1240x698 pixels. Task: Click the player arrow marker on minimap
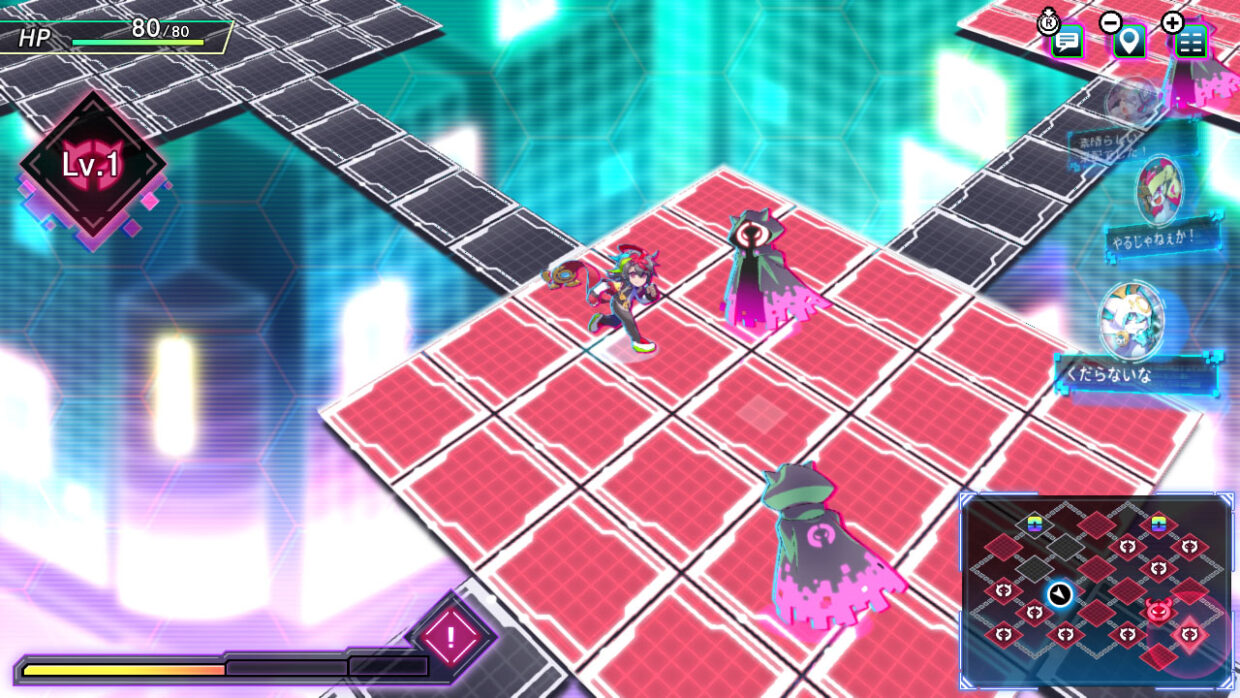tap(1059, 595)
